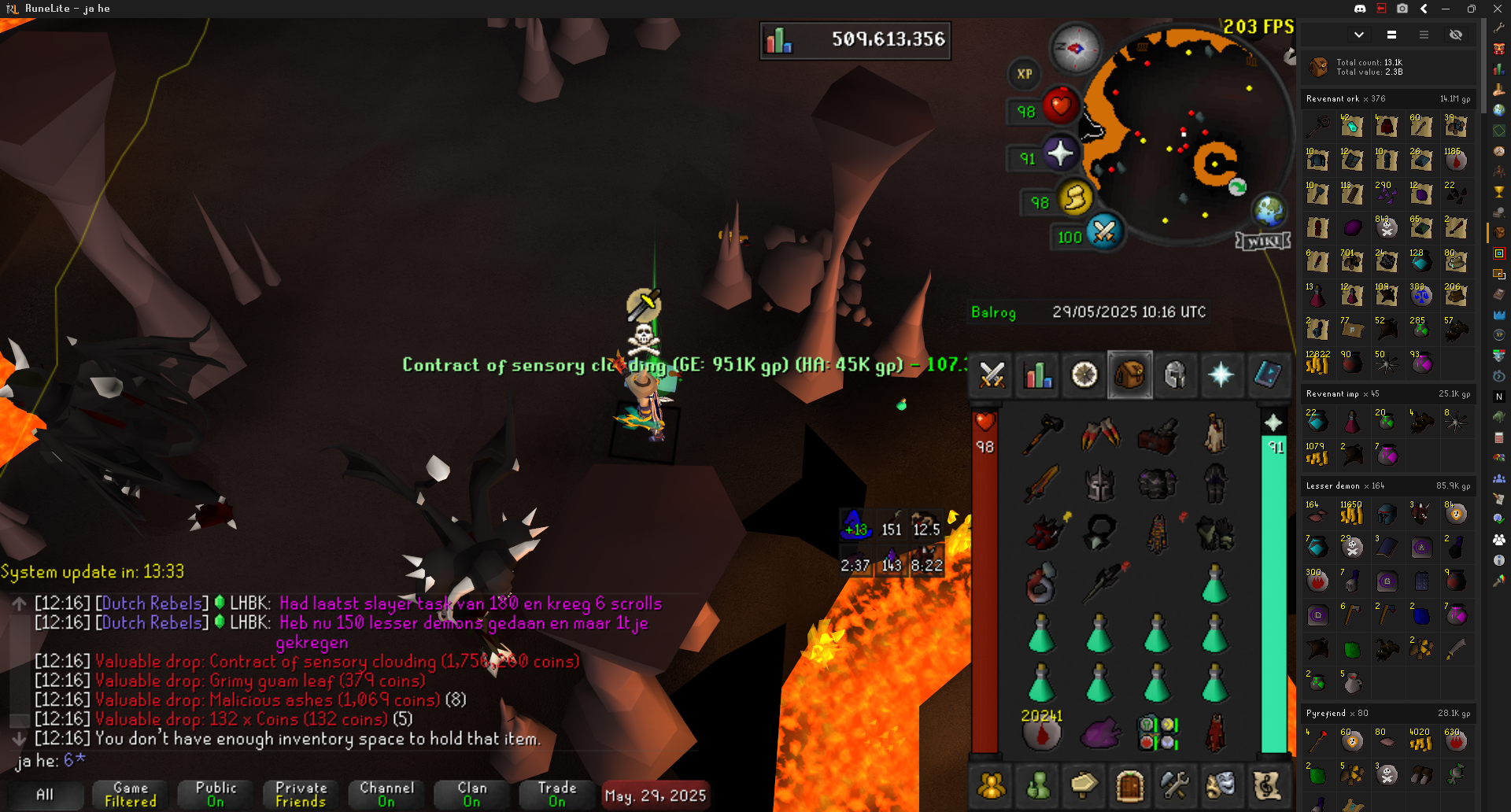The image size is (1511, 812).
Task: Open the world map globe
Action: (x=1269, y=210)
